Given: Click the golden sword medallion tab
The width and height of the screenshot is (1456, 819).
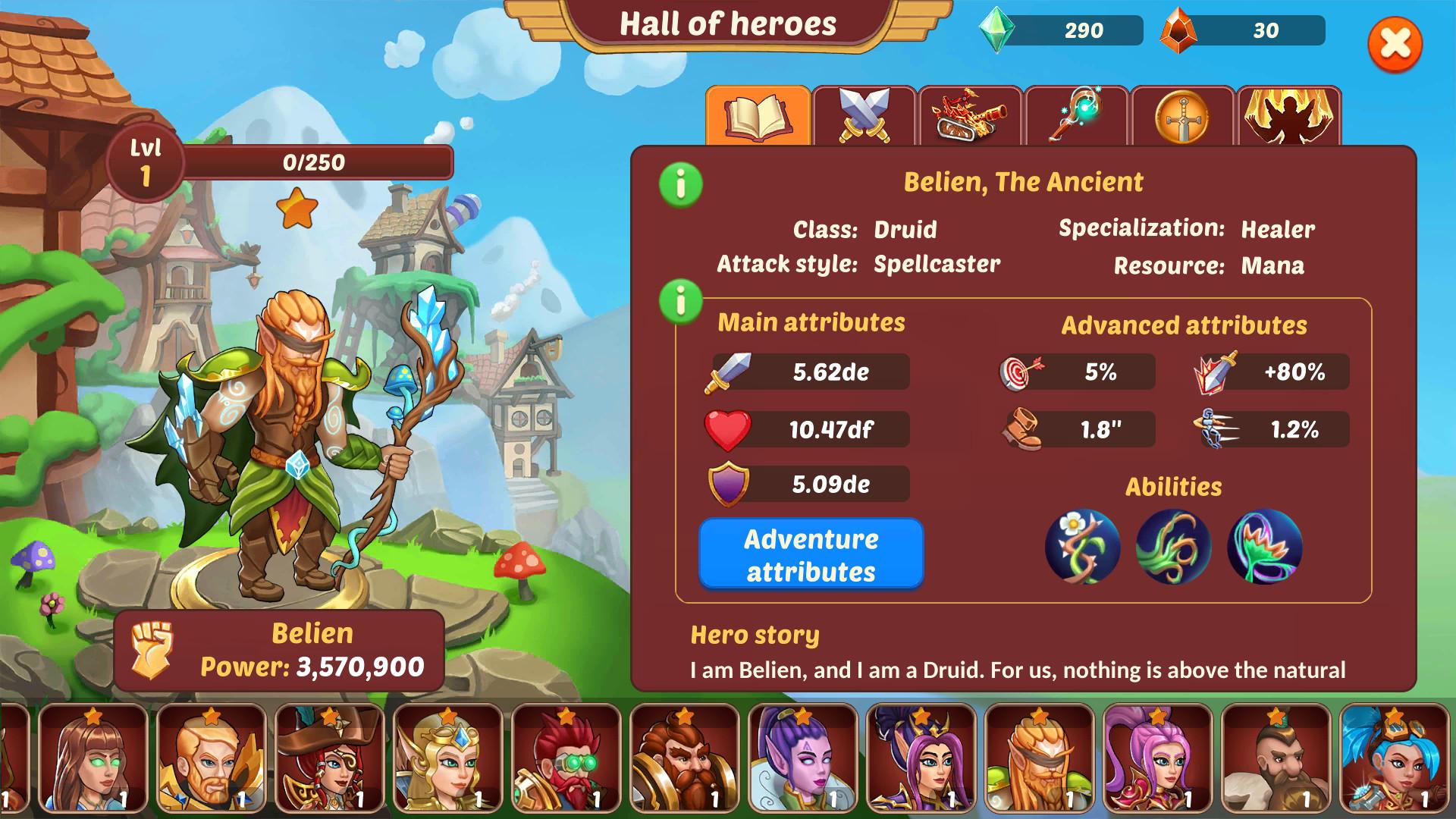Looking at the screenshot, I should coord(1181,115).
